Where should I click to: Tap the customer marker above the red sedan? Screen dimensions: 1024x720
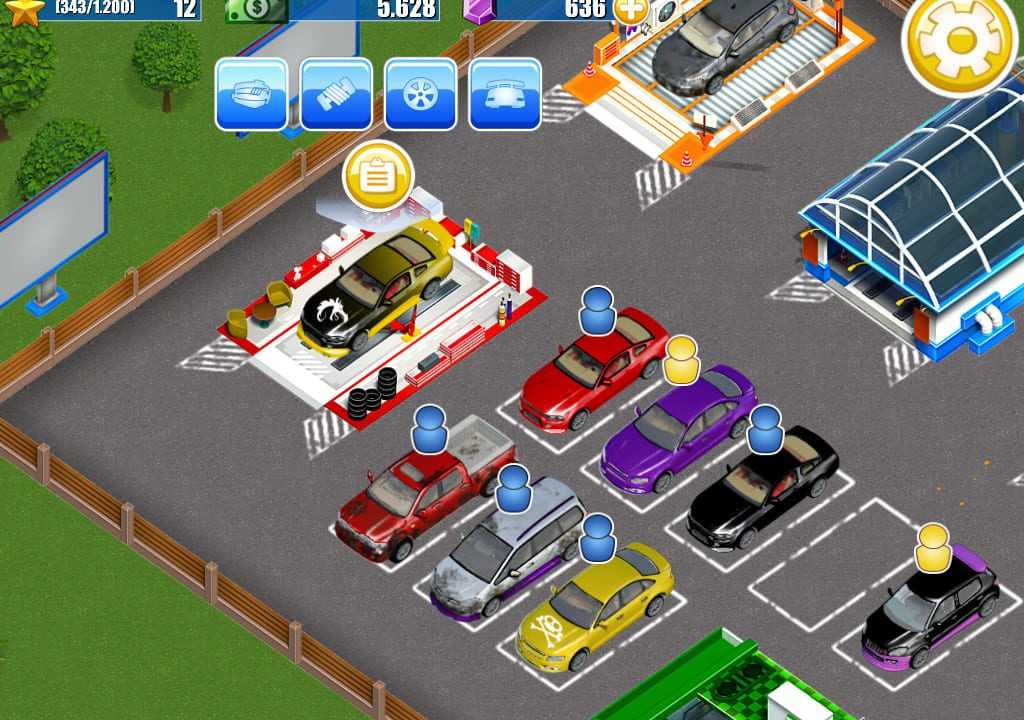tap(598, 310)
